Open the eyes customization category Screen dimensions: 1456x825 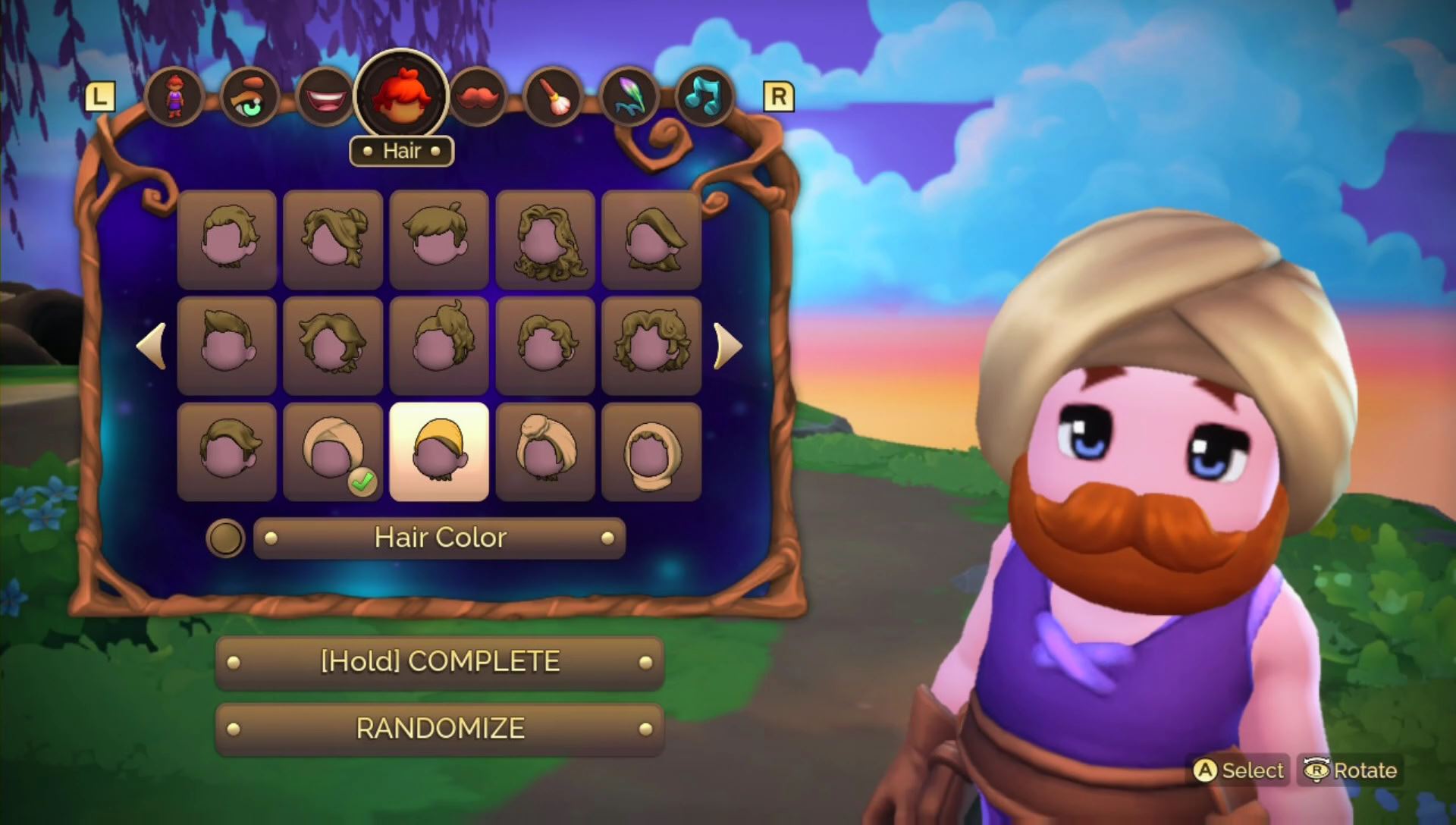(x=250, y=95)
